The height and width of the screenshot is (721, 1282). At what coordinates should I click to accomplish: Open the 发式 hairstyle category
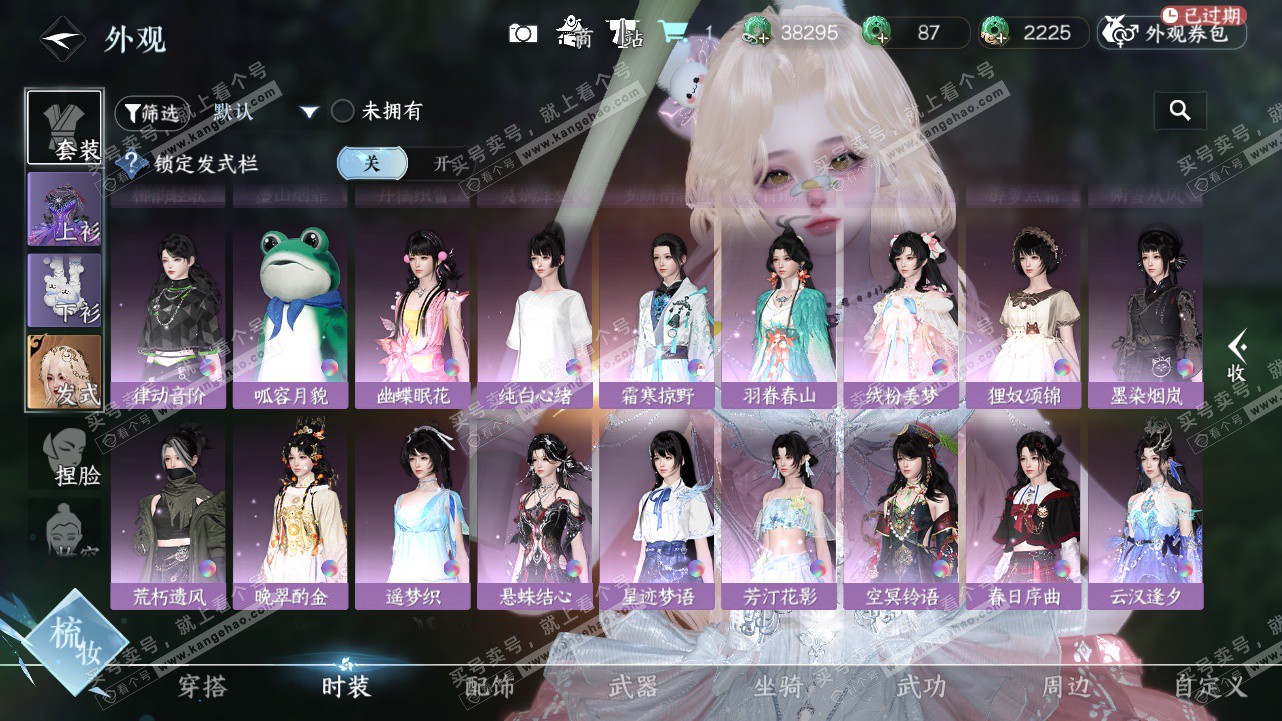[64, 372]
